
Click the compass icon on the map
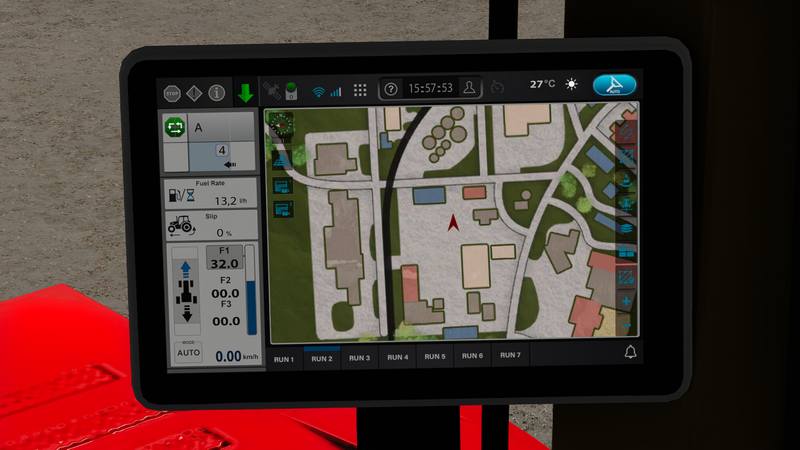click(x=282, y=126)
